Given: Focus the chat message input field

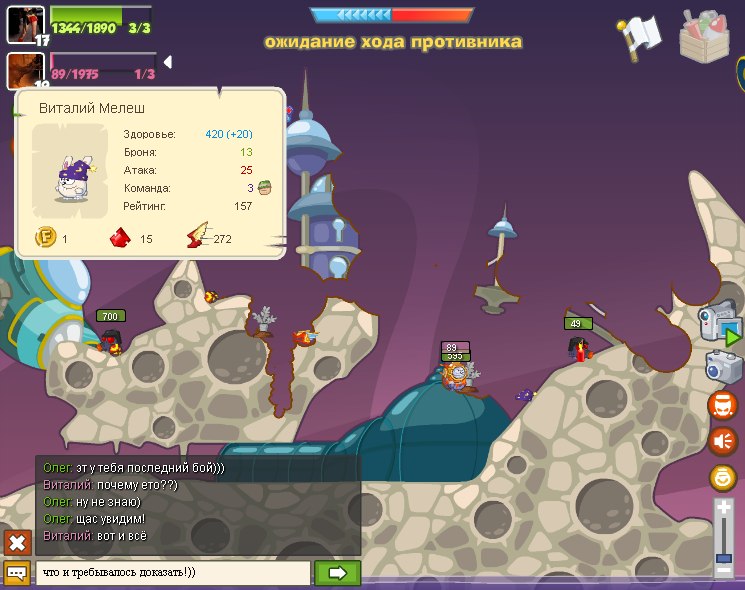Looking at the screenshot, I should (172, 573).
